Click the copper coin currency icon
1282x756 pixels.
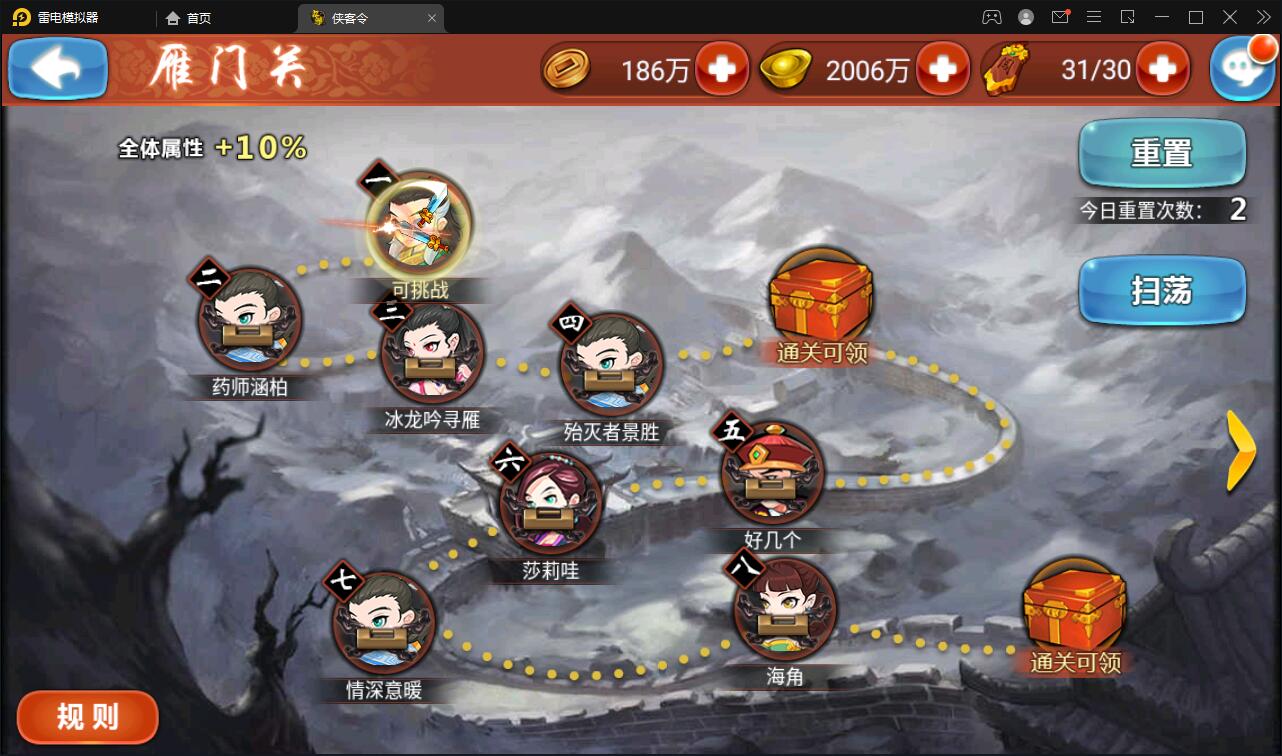pos(567,69)
